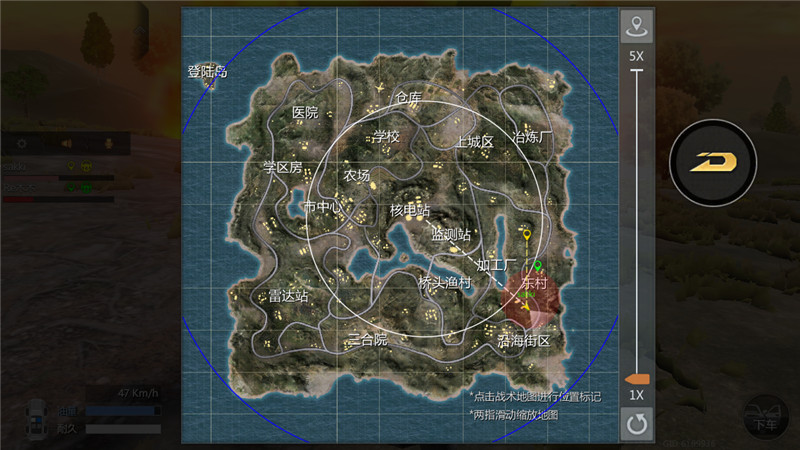Image resolution: width=800 pixels, height=450 pixels.
Task: Click the location pin button above the zoom slider
Action: point(636,25)
